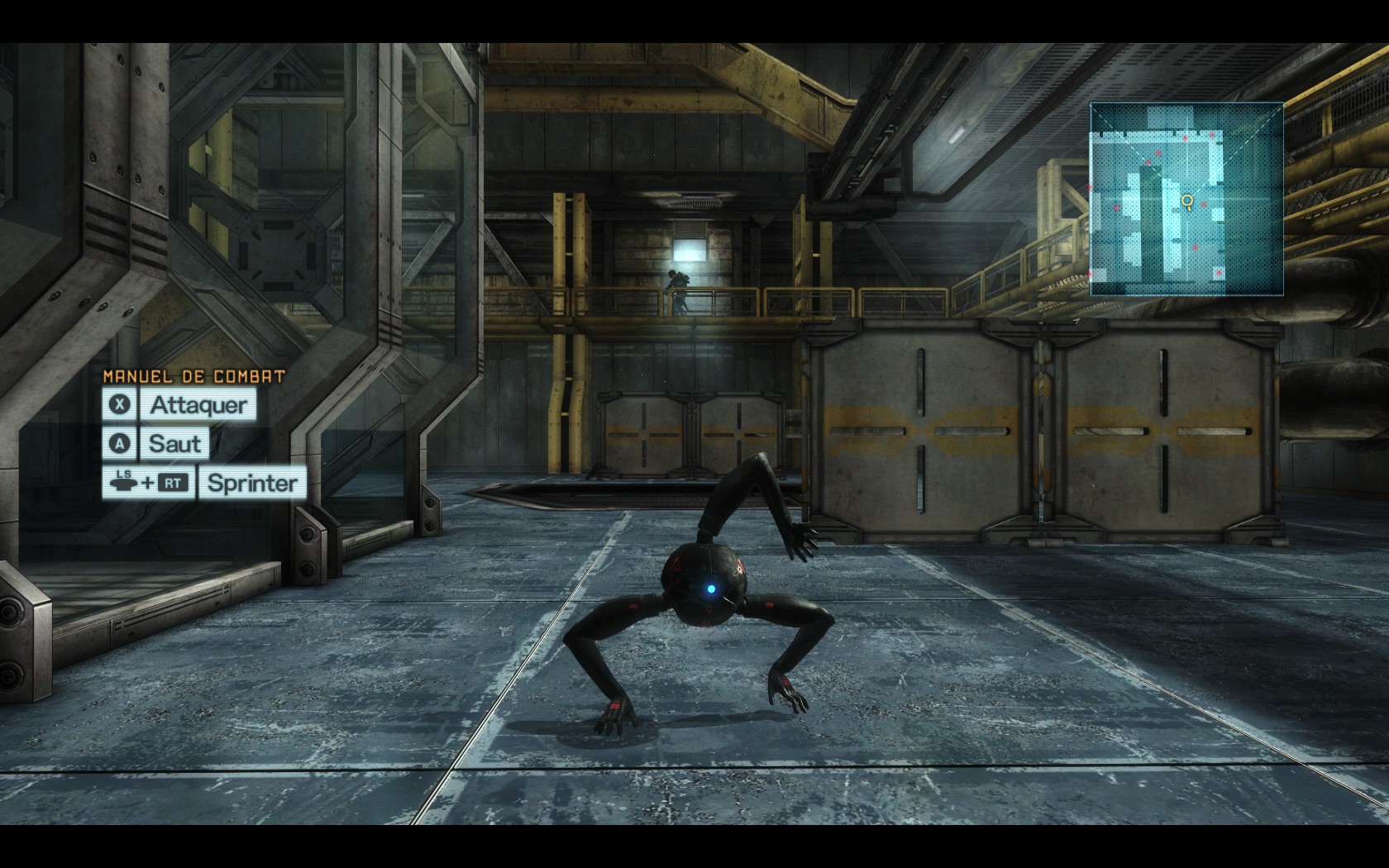The width and height of the screenshot is (1389, 868).
Task: Choose the Saut combat manual entry
Action: [174, 444]
